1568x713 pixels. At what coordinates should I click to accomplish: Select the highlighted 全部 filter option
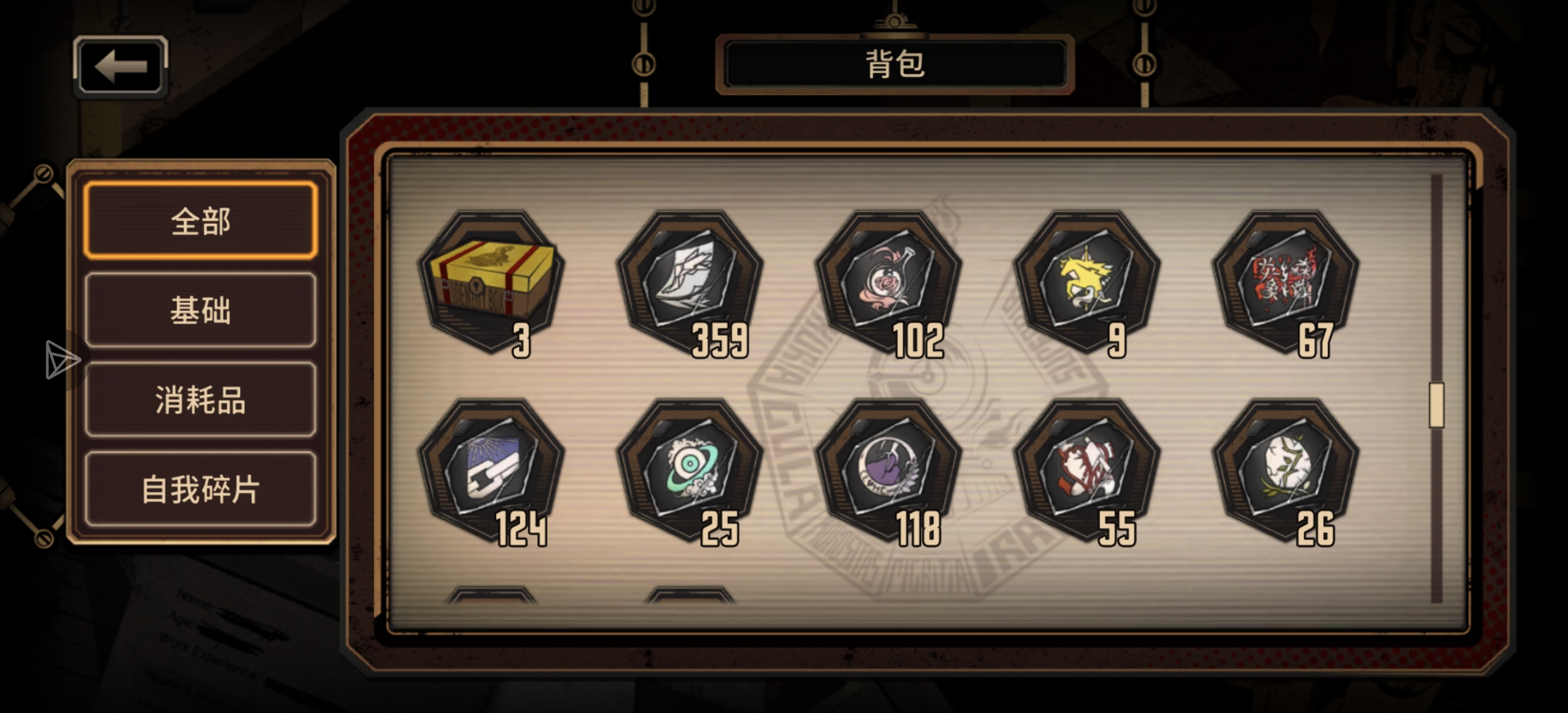pyautogui.click(x=199, y=223)
